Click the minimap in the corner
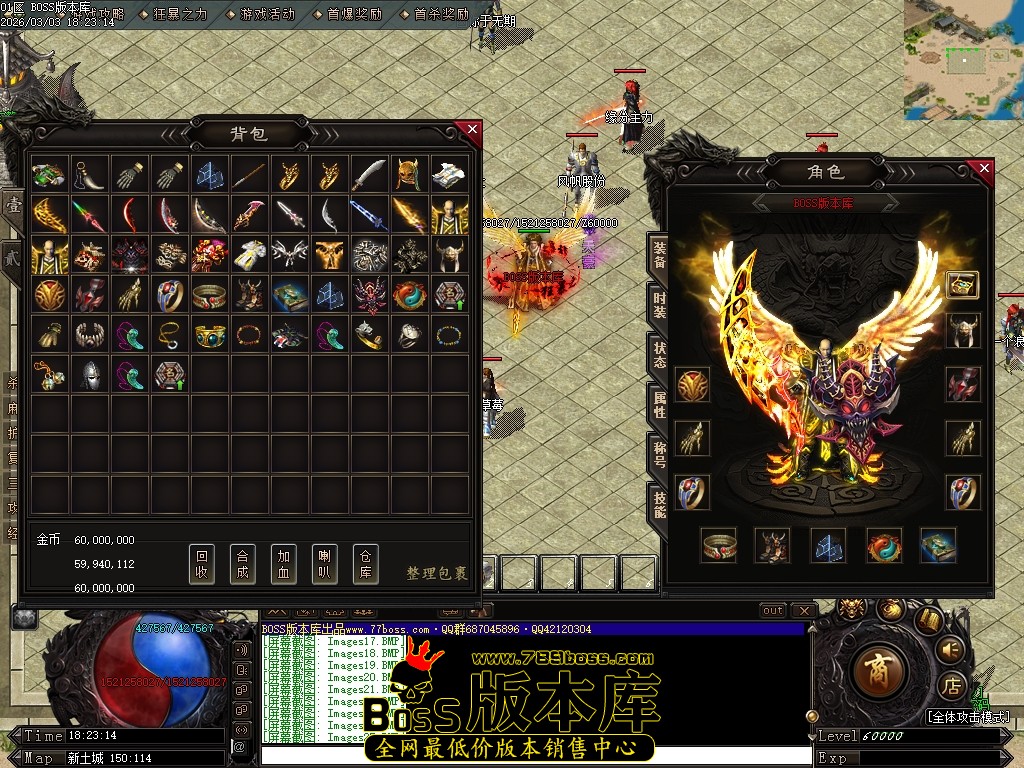Viewport: 1024px width, 768px height. pos(963,60)
